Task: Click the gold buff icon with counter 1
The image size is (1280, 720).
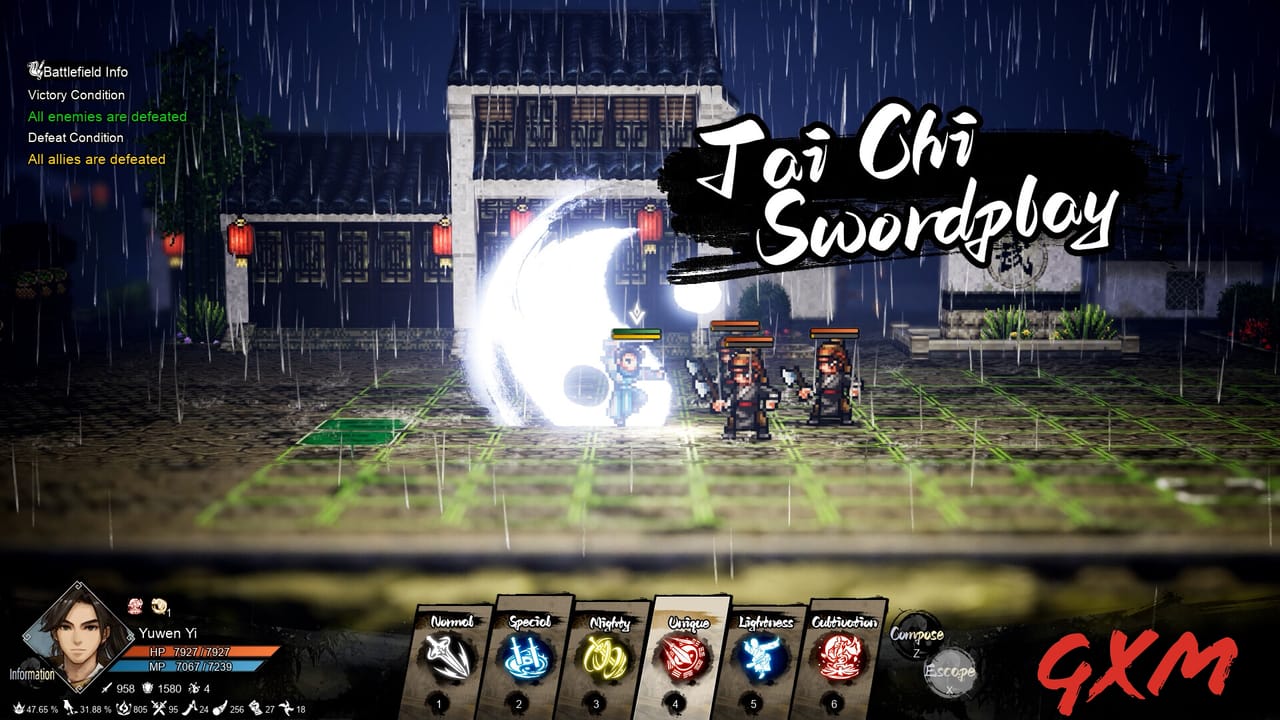Action: tap(159, 606)
